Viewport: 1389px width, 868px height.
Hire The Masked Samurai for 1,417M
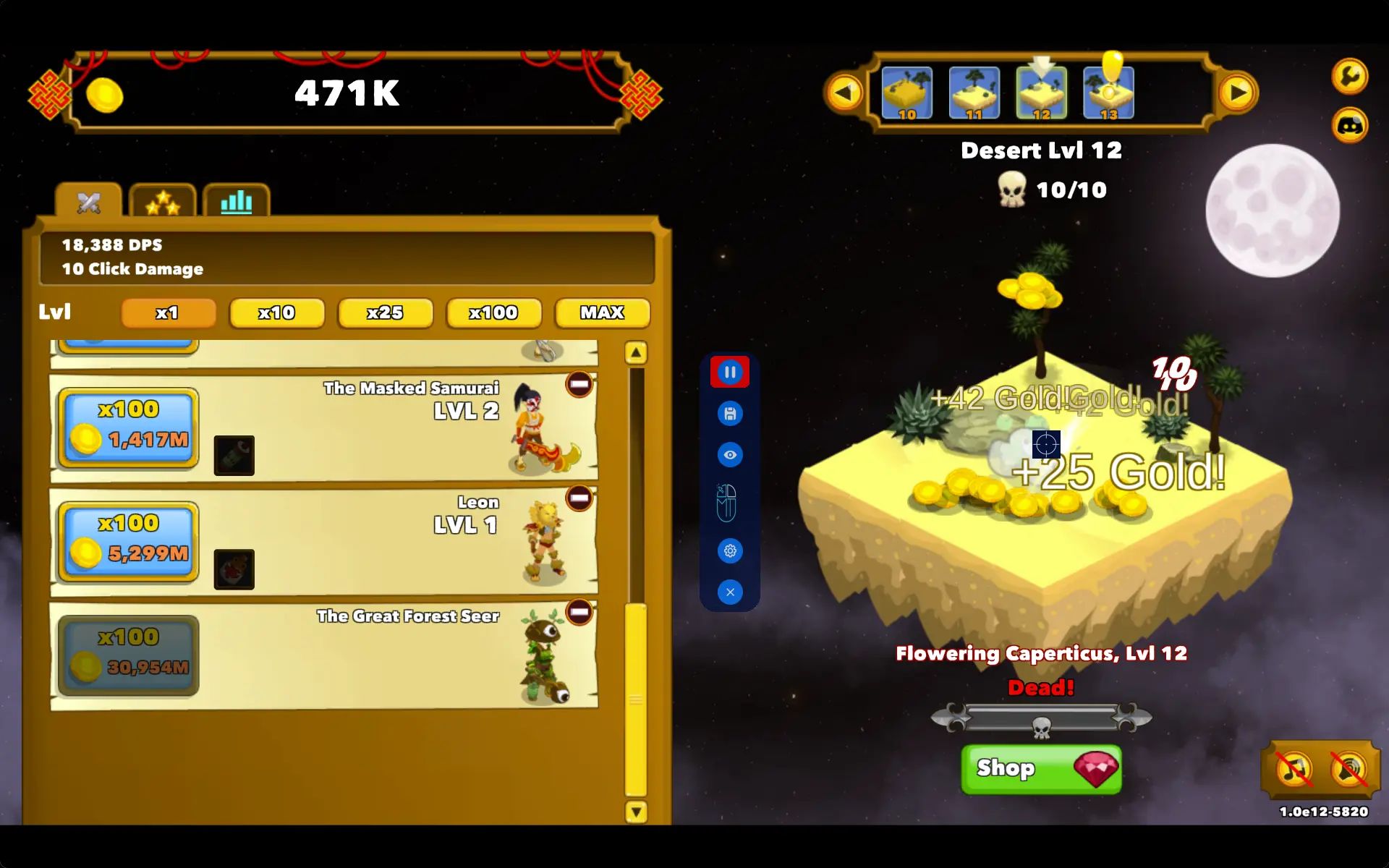[129, 427]
